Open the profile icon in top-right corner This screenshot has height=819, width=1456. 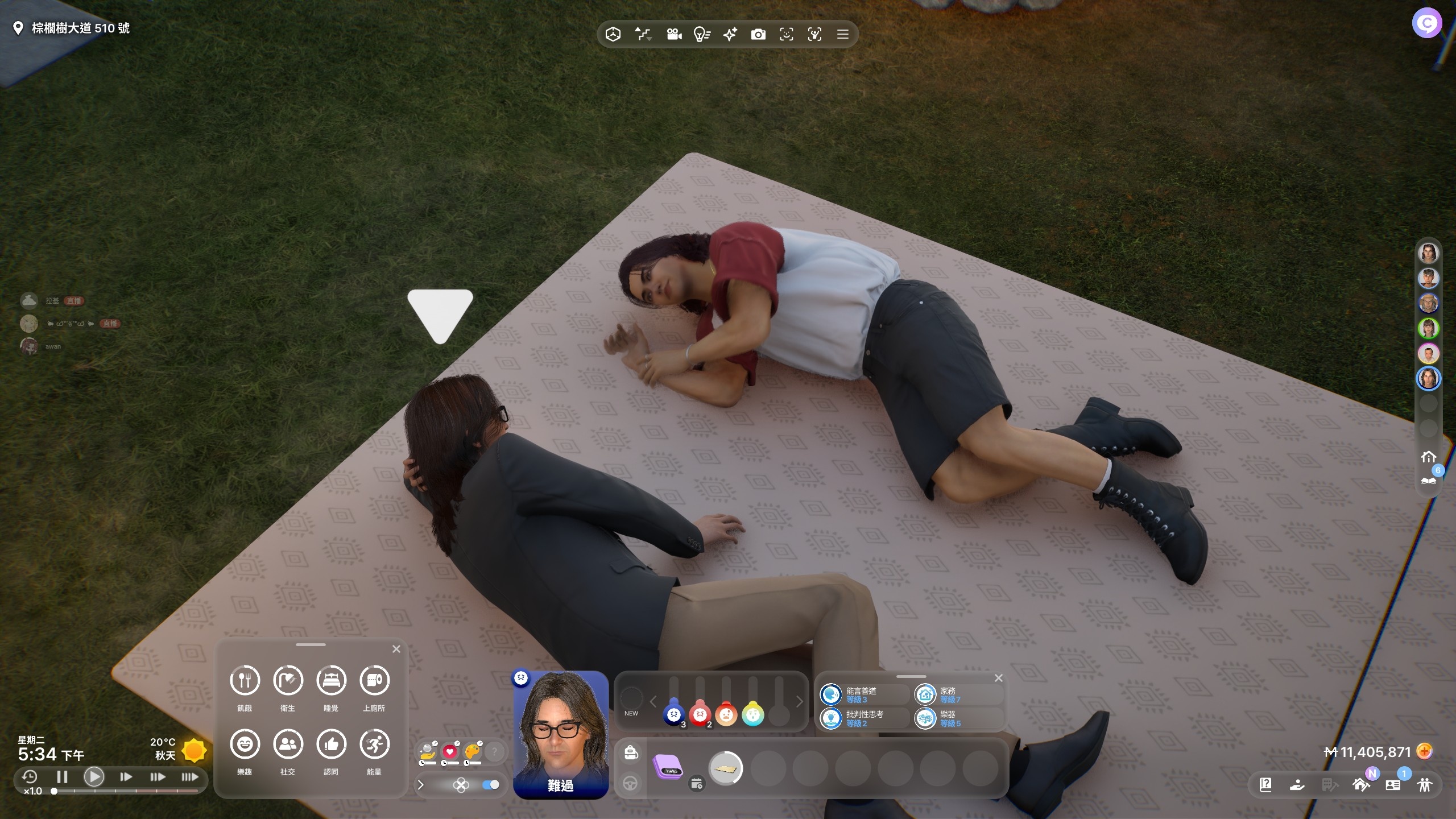[1426, 23]
